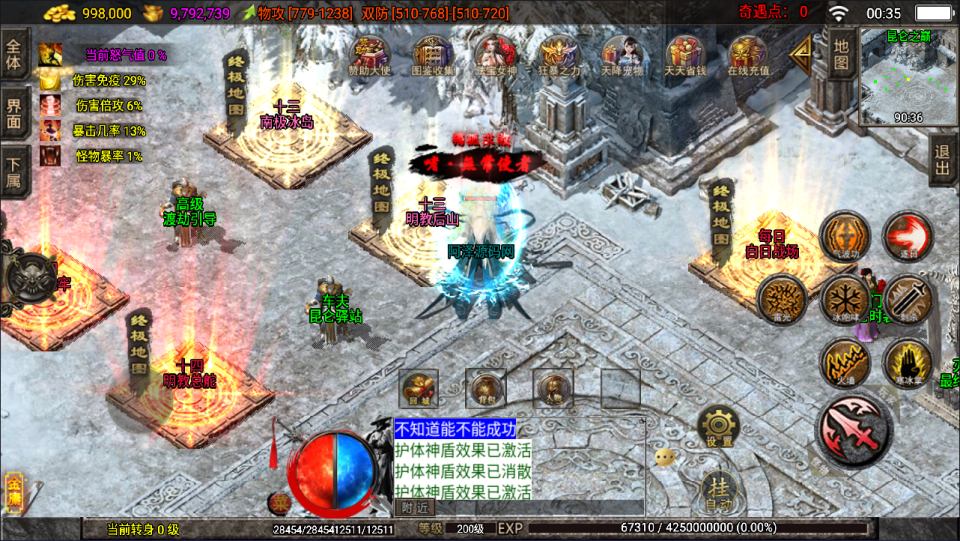This screenshot has height=541, width=960.
Task: Switch to the 界面 tab
Action: 14,113
